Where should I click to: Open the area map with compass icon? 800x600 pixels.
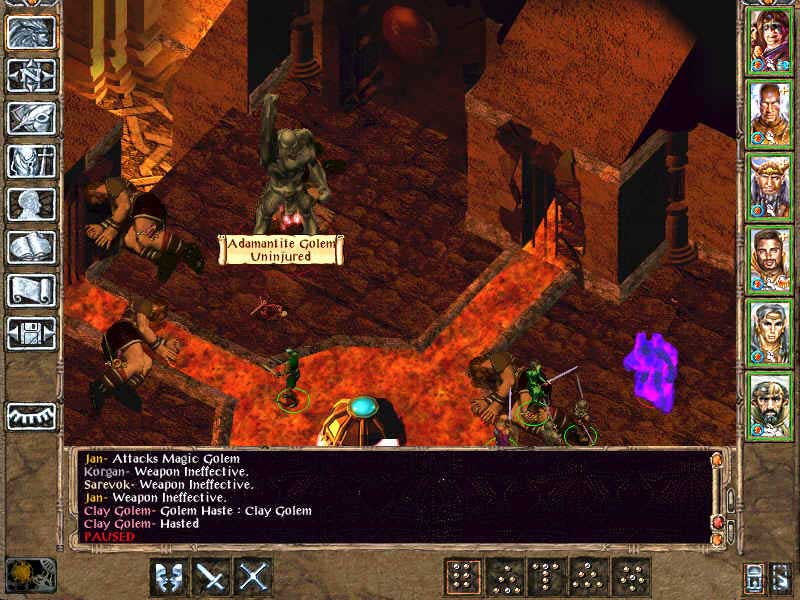point(31,76)
